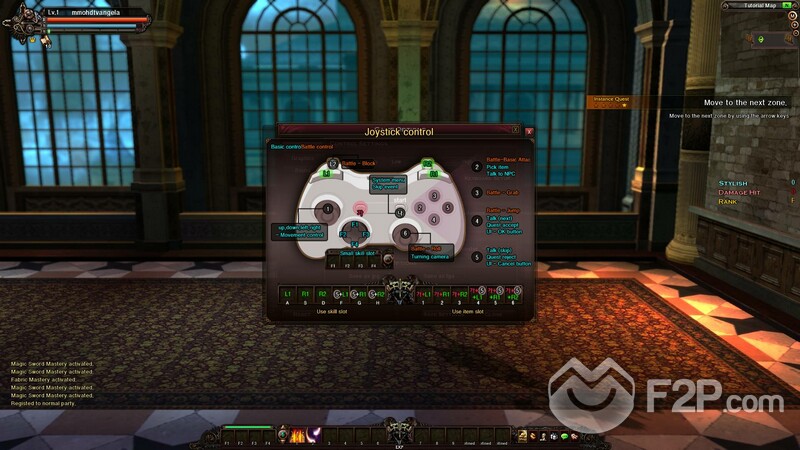Screen dimensions: 800x450
Task: Open the Battle control tab
Action: point(318,146)
